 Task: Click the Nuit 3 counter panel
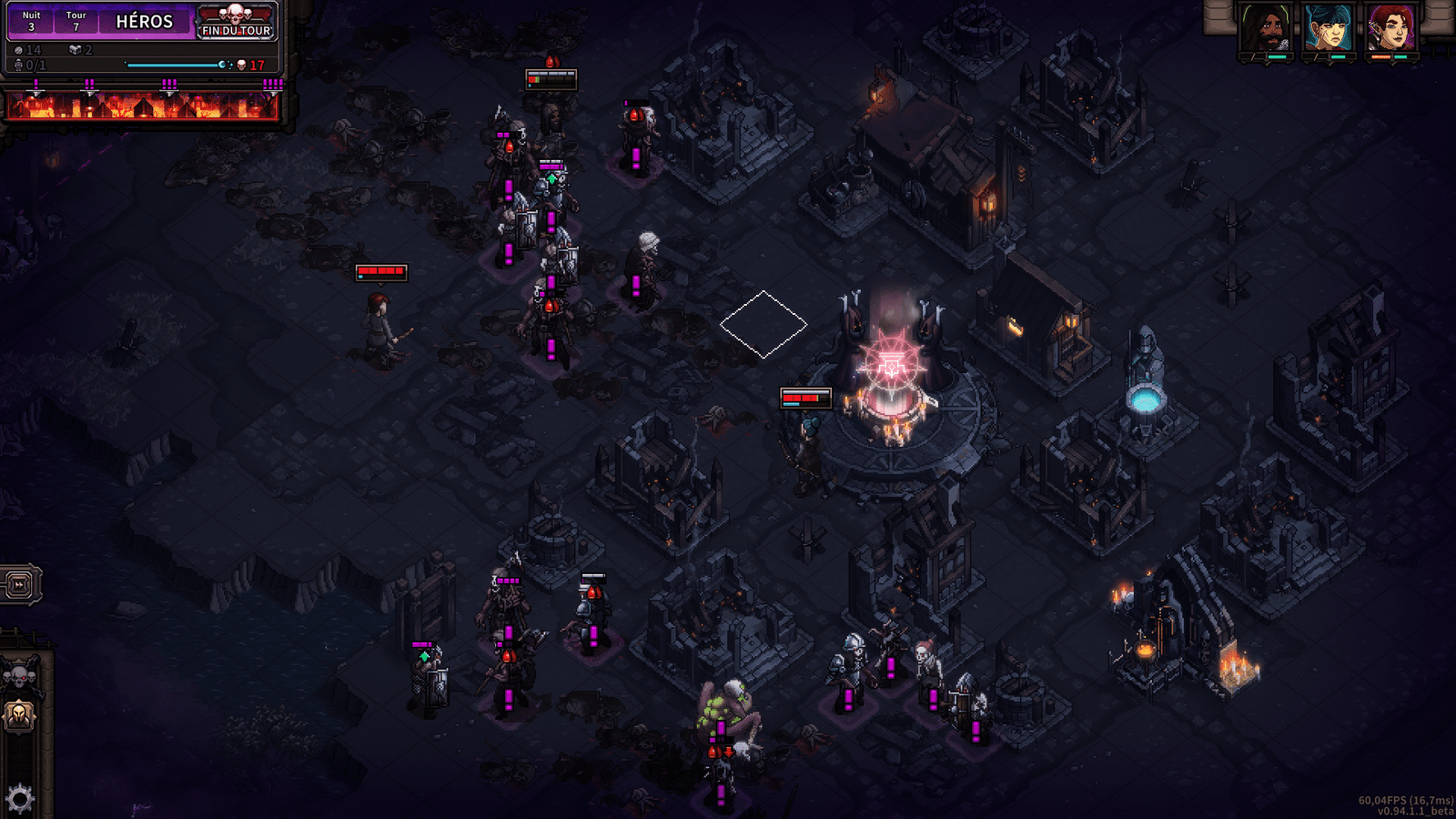pos(31,20)
